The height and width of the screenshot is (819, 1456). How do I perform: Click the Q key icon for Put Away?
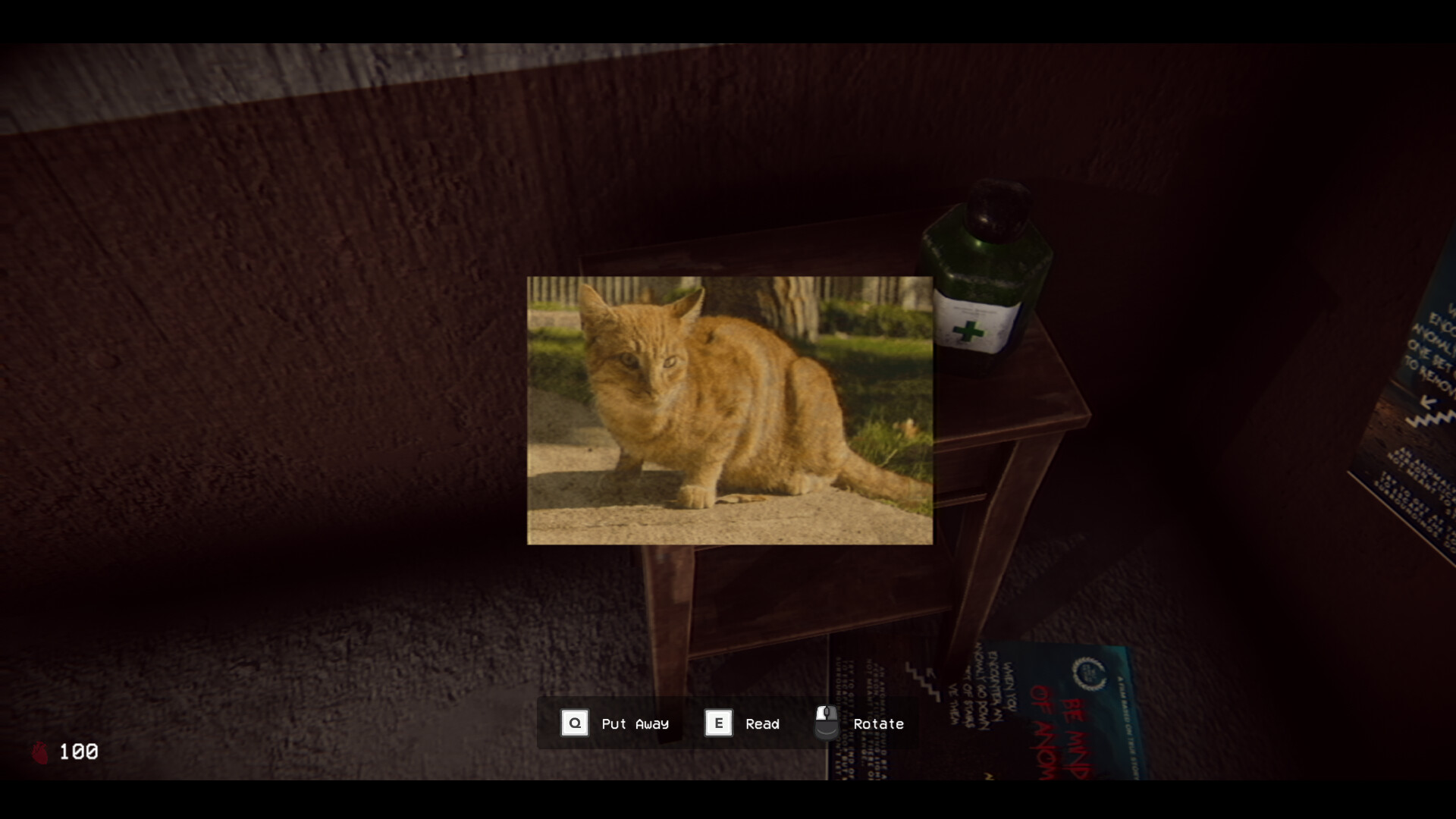click(x=575, y=723)
